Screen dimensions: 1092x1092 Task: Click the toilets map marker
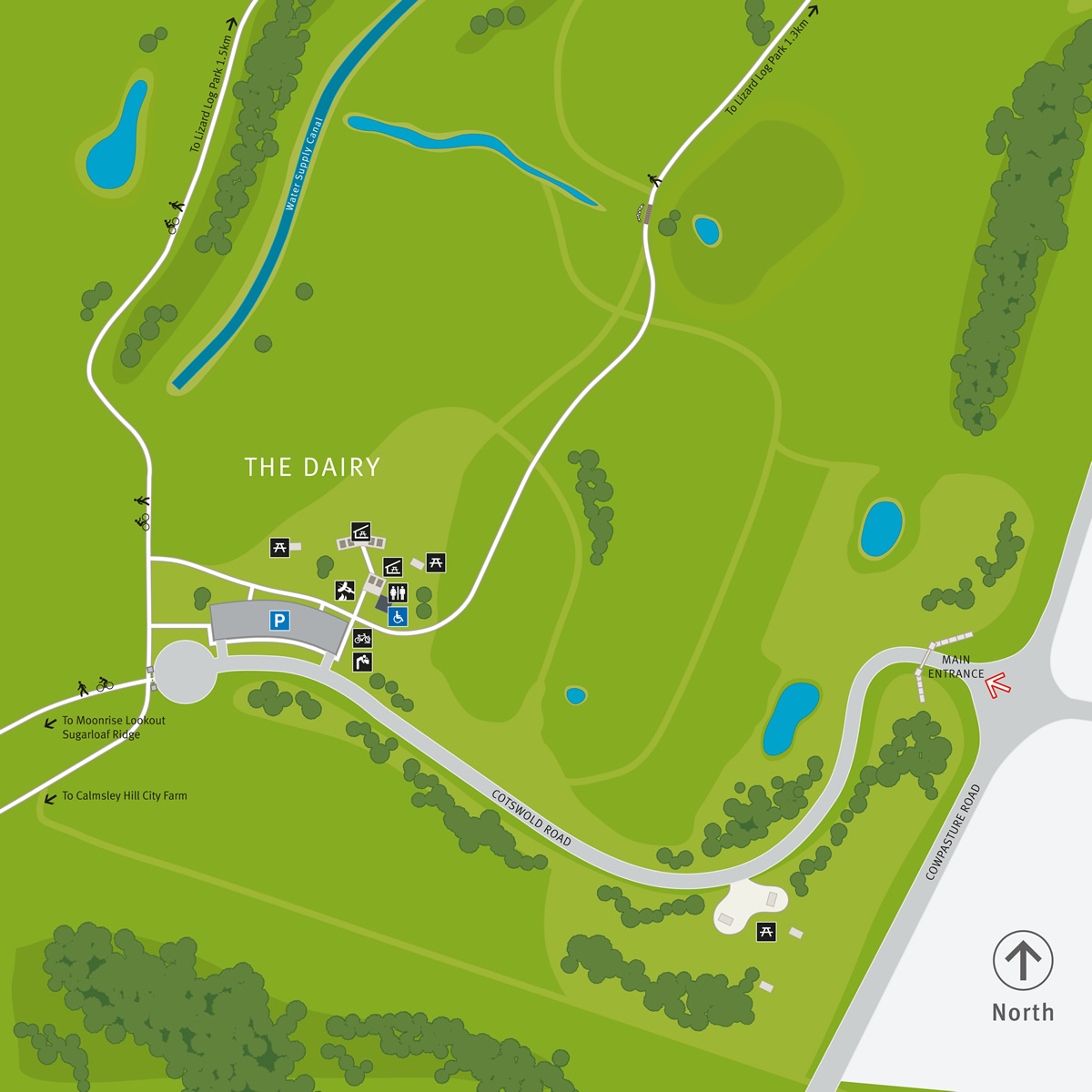[398, 593]
